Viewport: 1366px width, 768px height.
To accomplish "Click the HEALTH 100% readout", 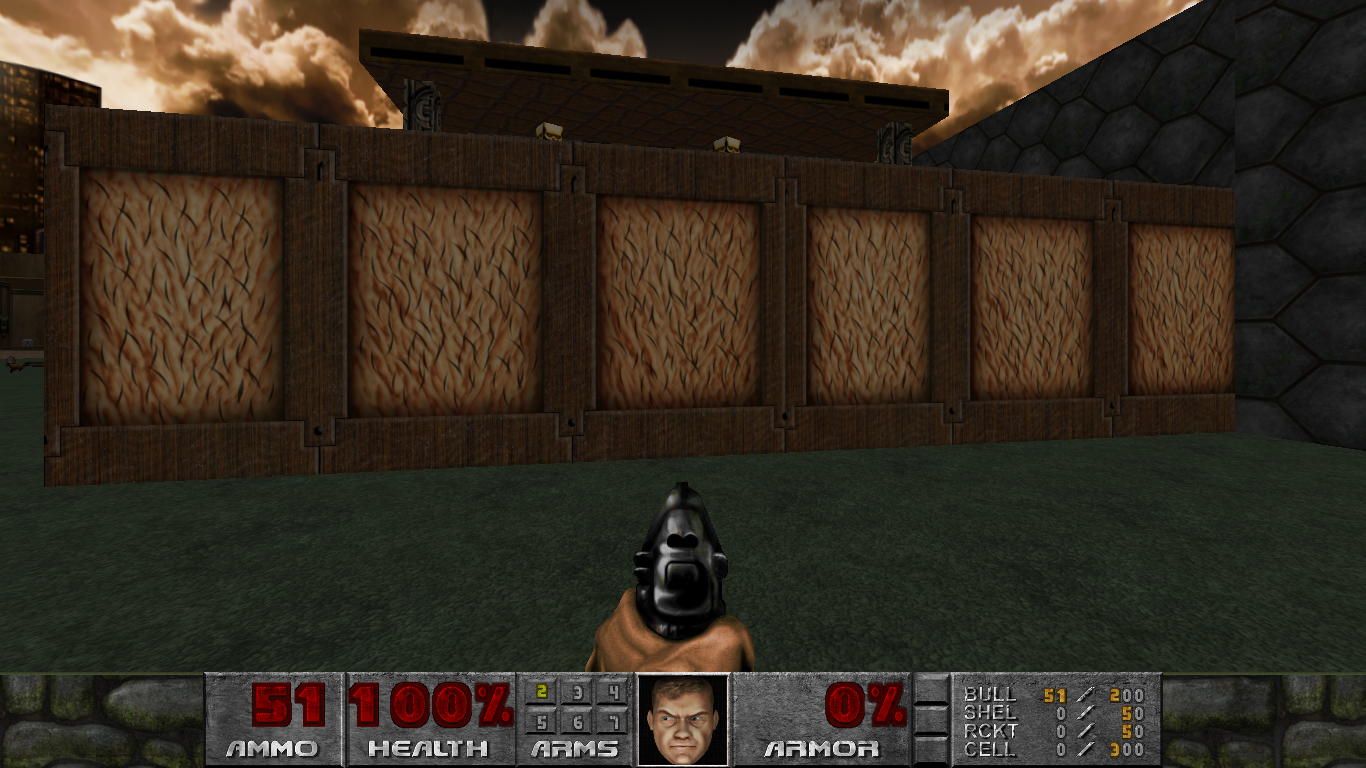I will [428, 706].
